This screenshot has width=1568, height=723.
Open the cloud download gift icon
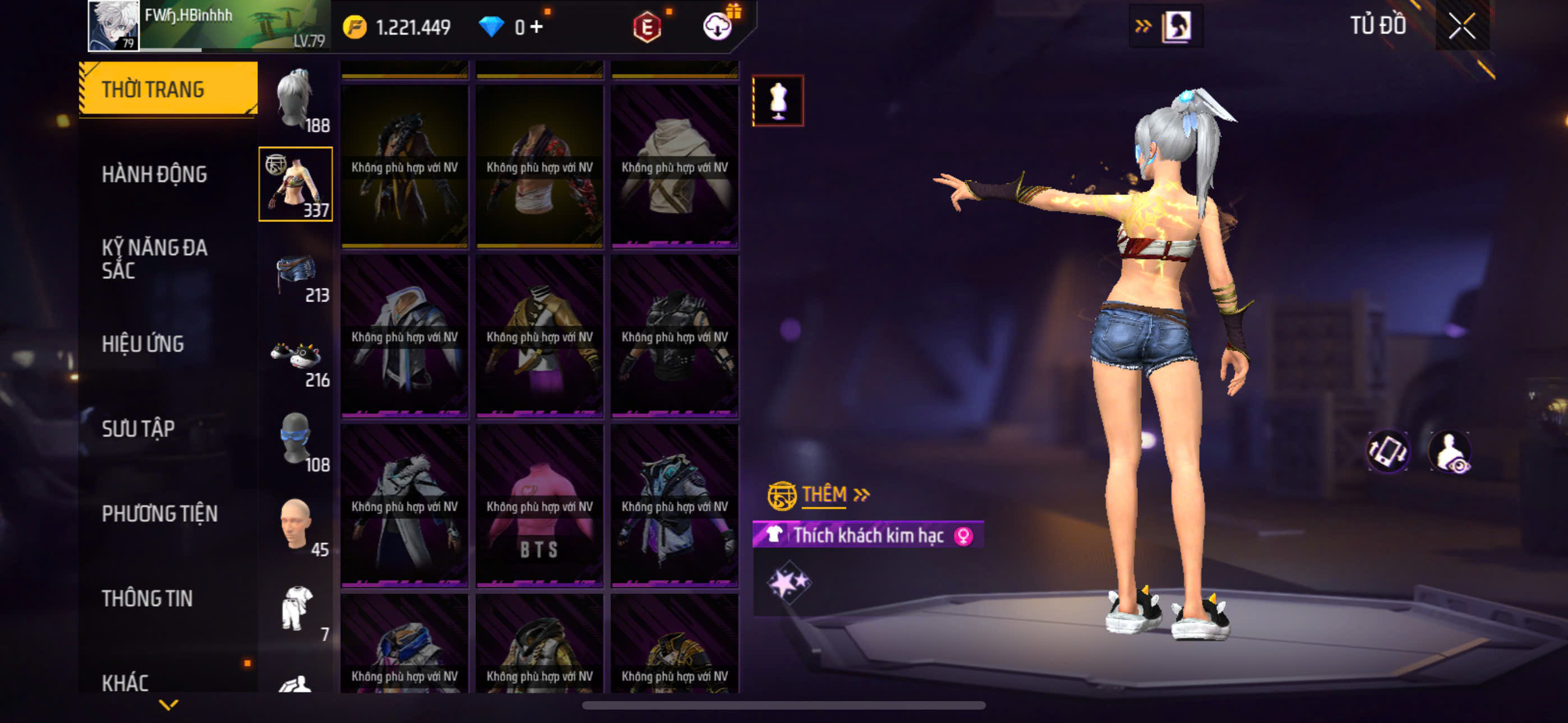[718, 26]
